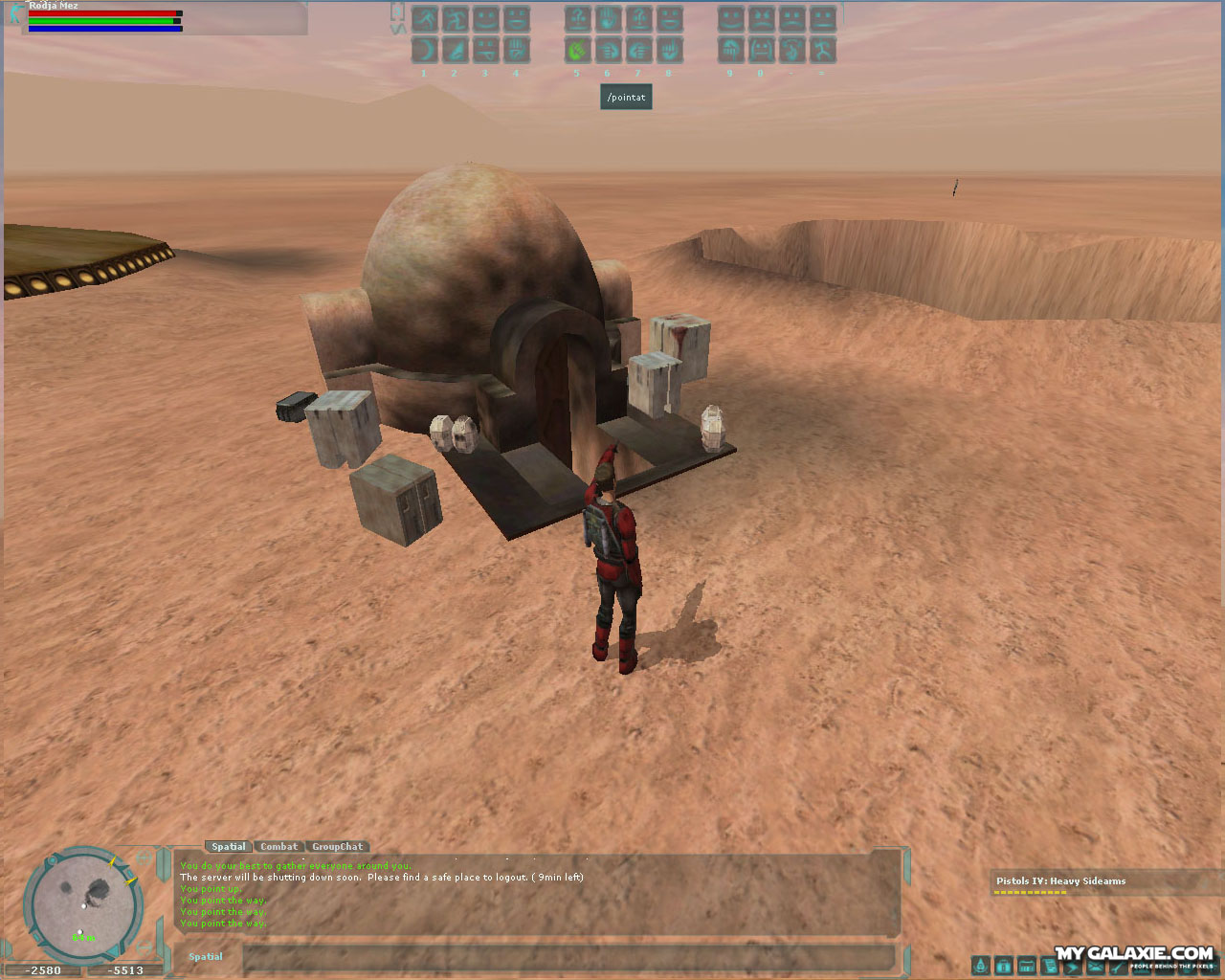
Task: Open the mail envelope icon
Action: [x=1095, y=966]
